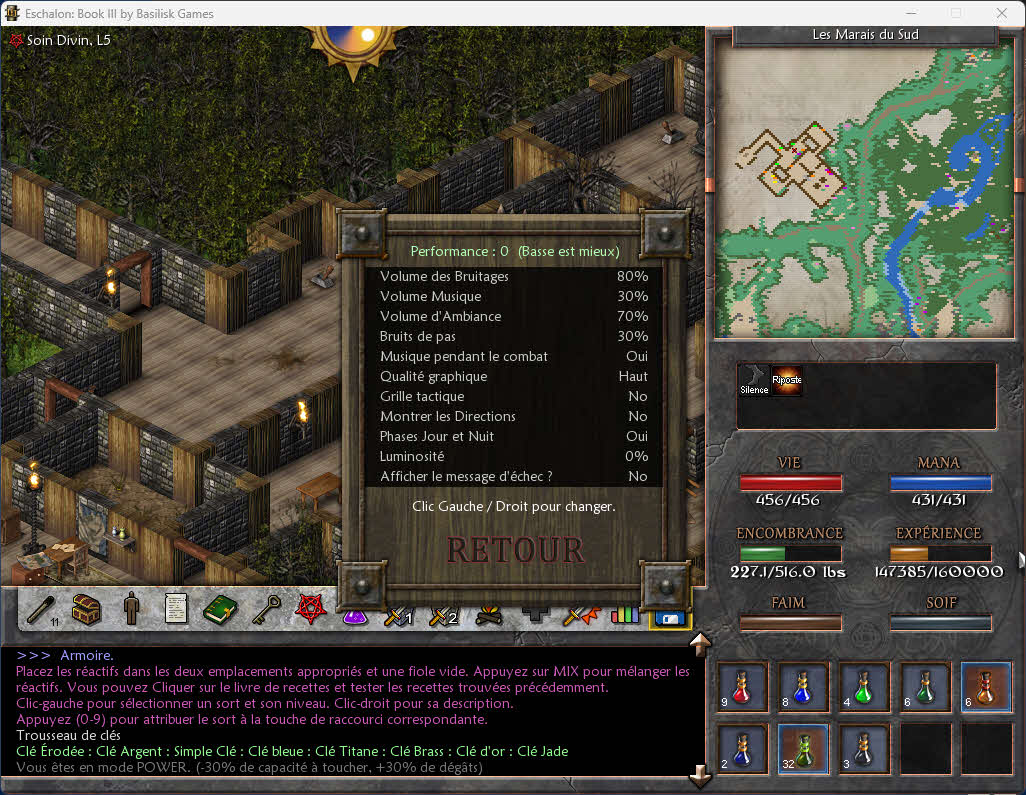Click RETOUR to leave the options menu
Image resolution: width=1026 pixels, height=795 pixels.
[x=515, y=550]
